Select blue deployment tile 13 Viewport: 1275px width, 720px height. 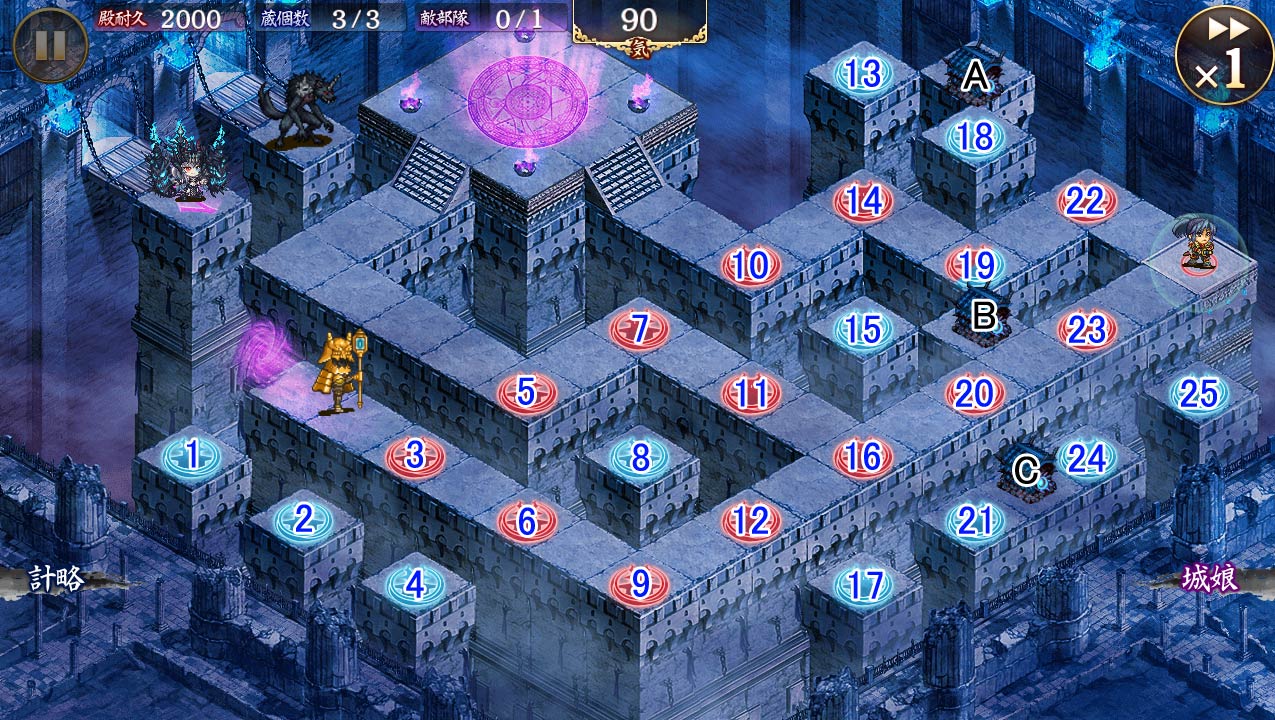[x=863, y=74]
